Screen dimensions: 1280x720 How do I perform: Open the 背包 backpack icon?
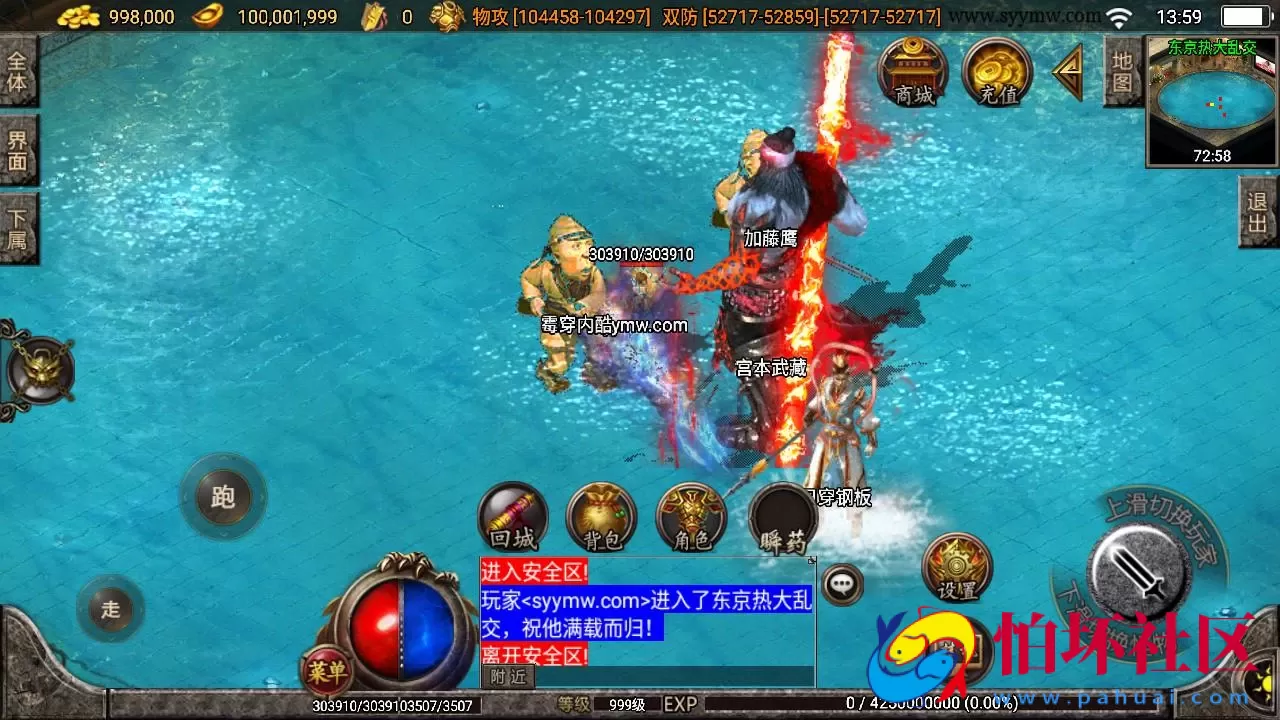click(x=601, y=518)
